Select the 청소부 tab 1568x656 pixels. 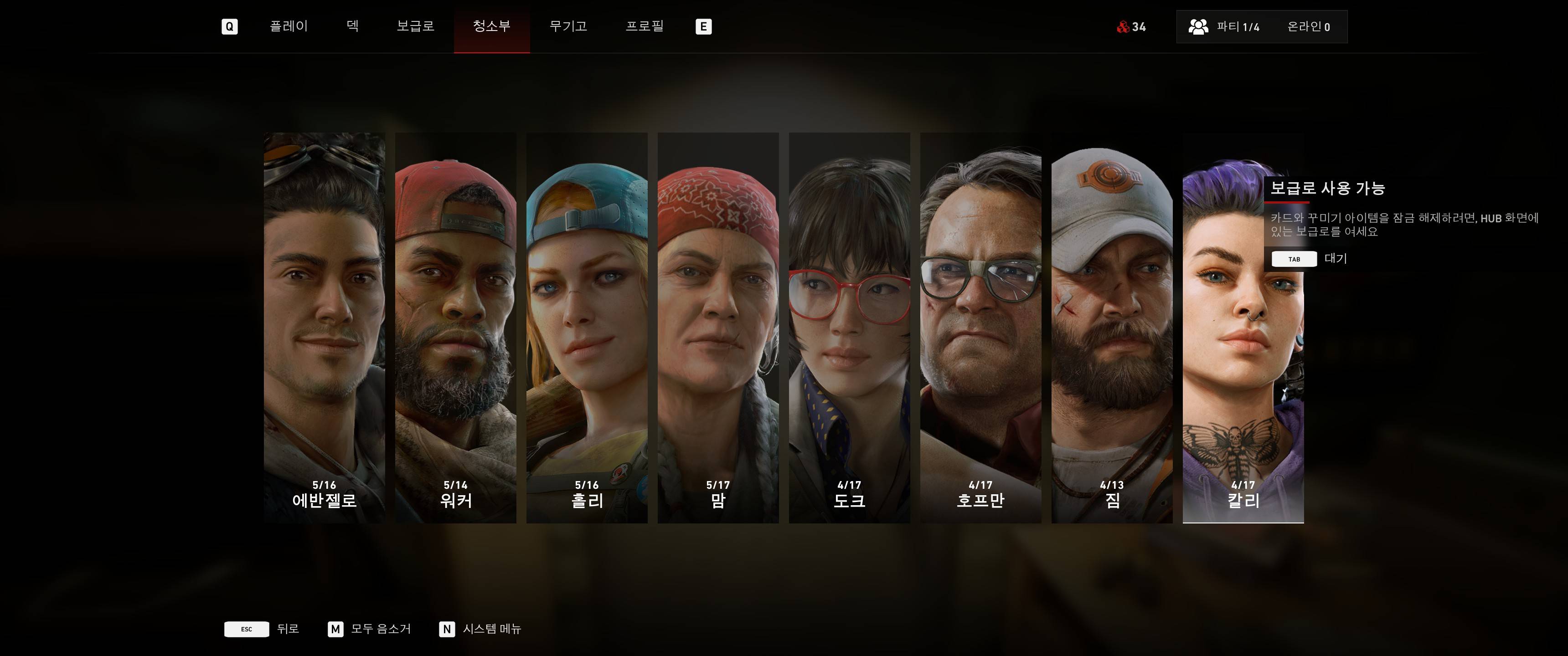pos(491,26)
